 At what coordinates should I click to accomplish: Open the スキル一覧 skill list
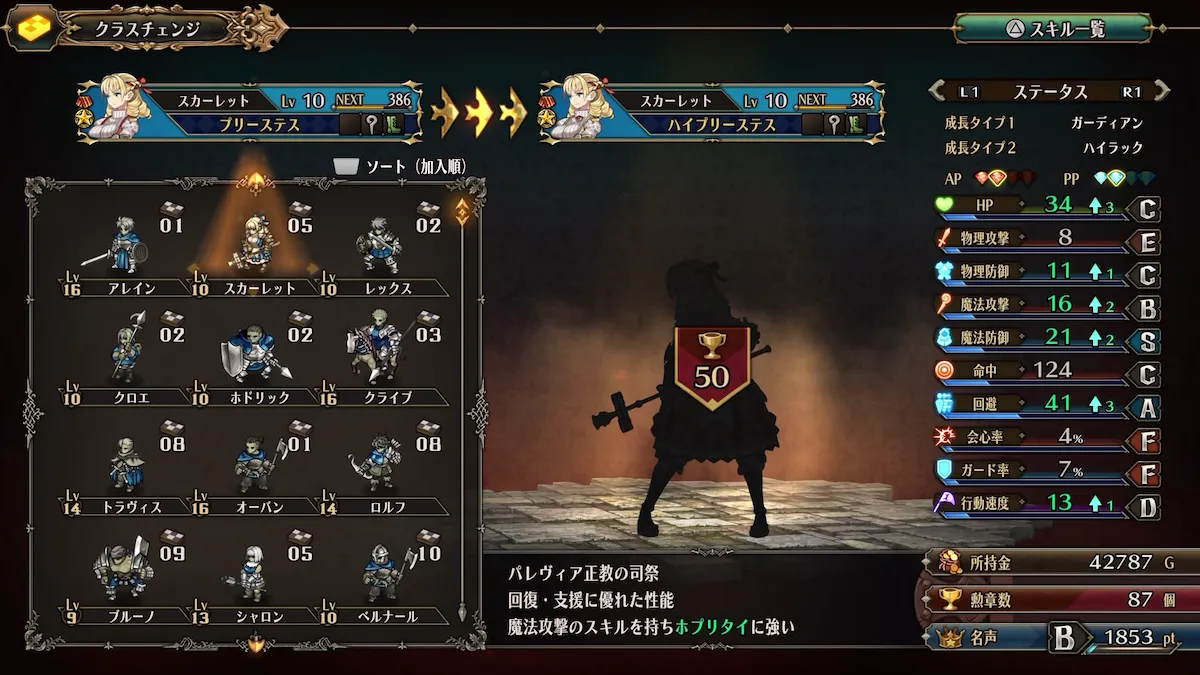(x=1052, y=28)
